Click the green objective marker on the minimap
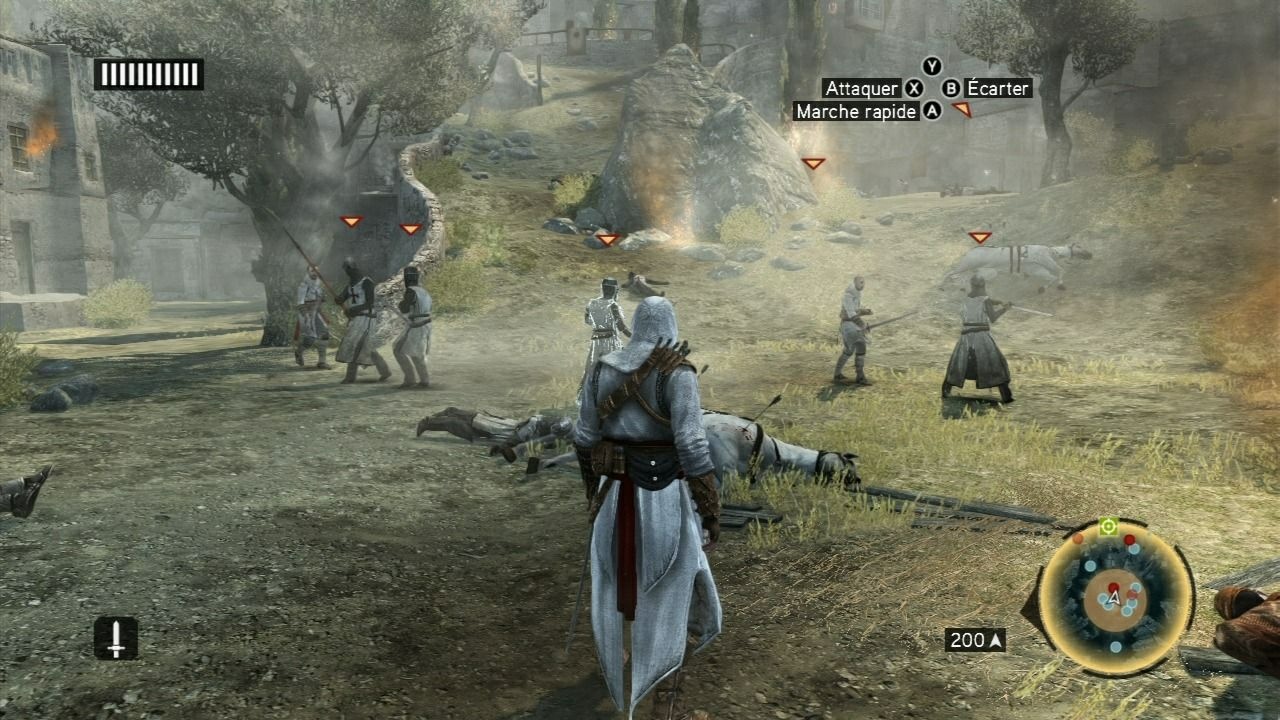Viewport: 1280px width, 720px height. 1108,525
